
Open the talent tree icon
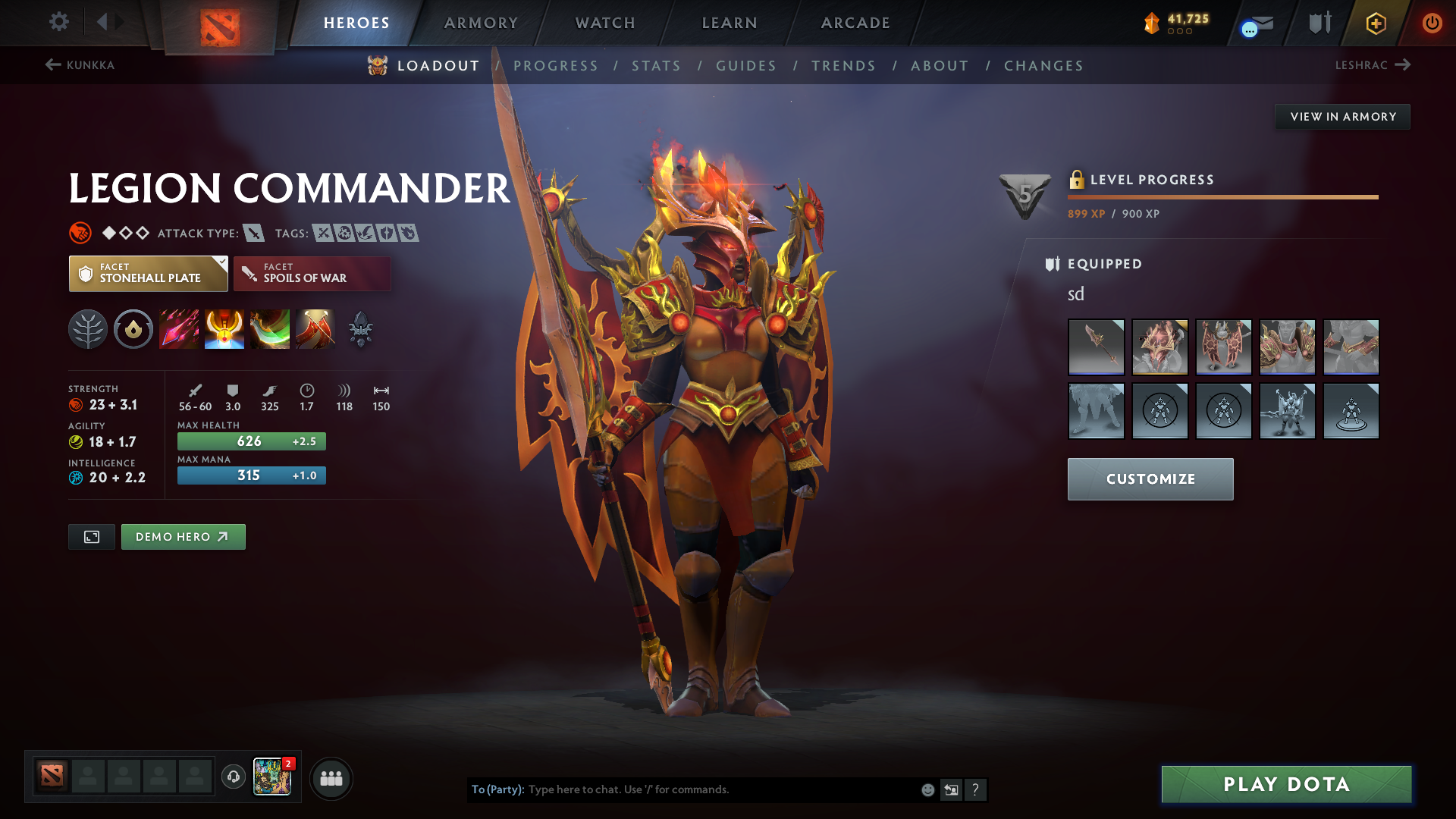point(88,328)
